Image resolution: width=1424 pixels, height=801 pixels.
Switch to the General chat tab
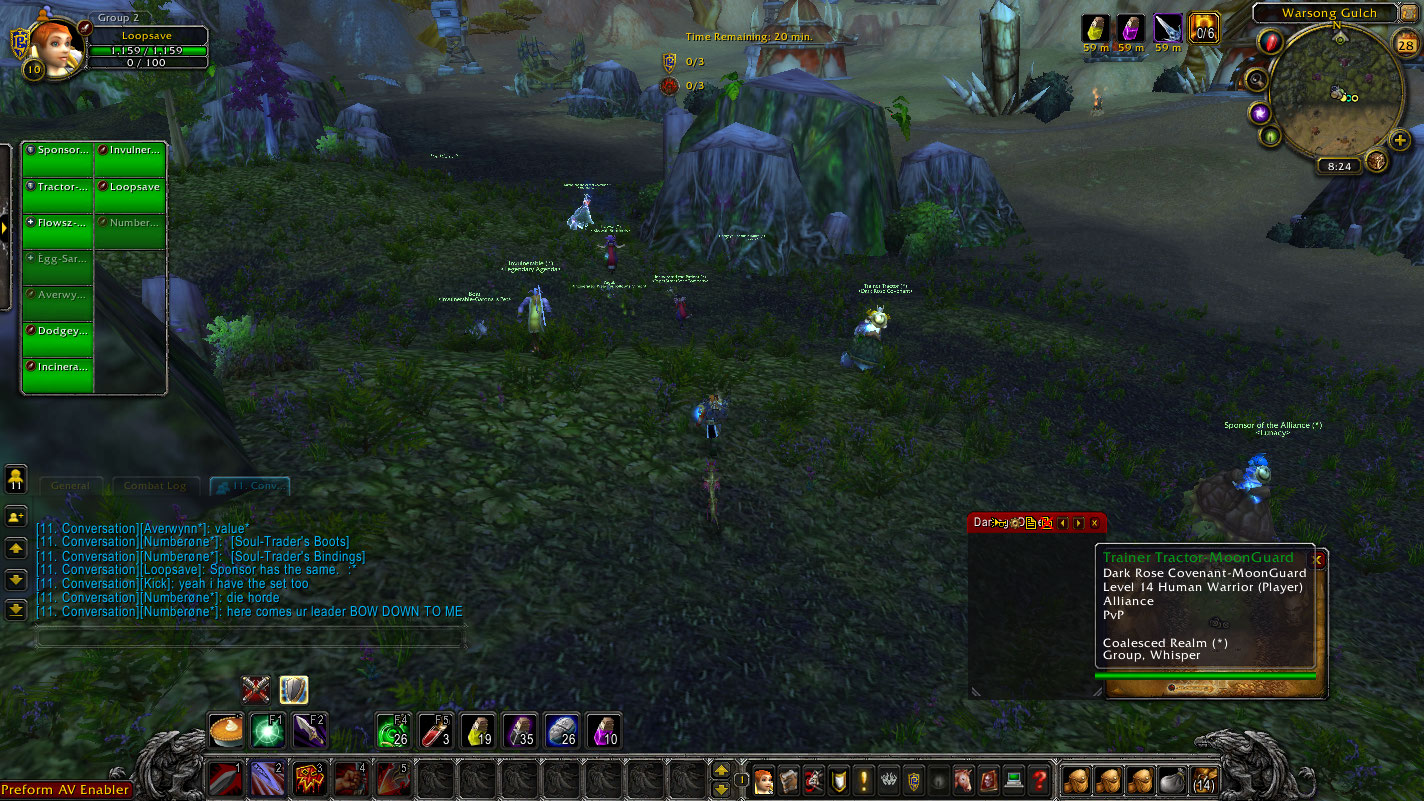coord(71,486)
